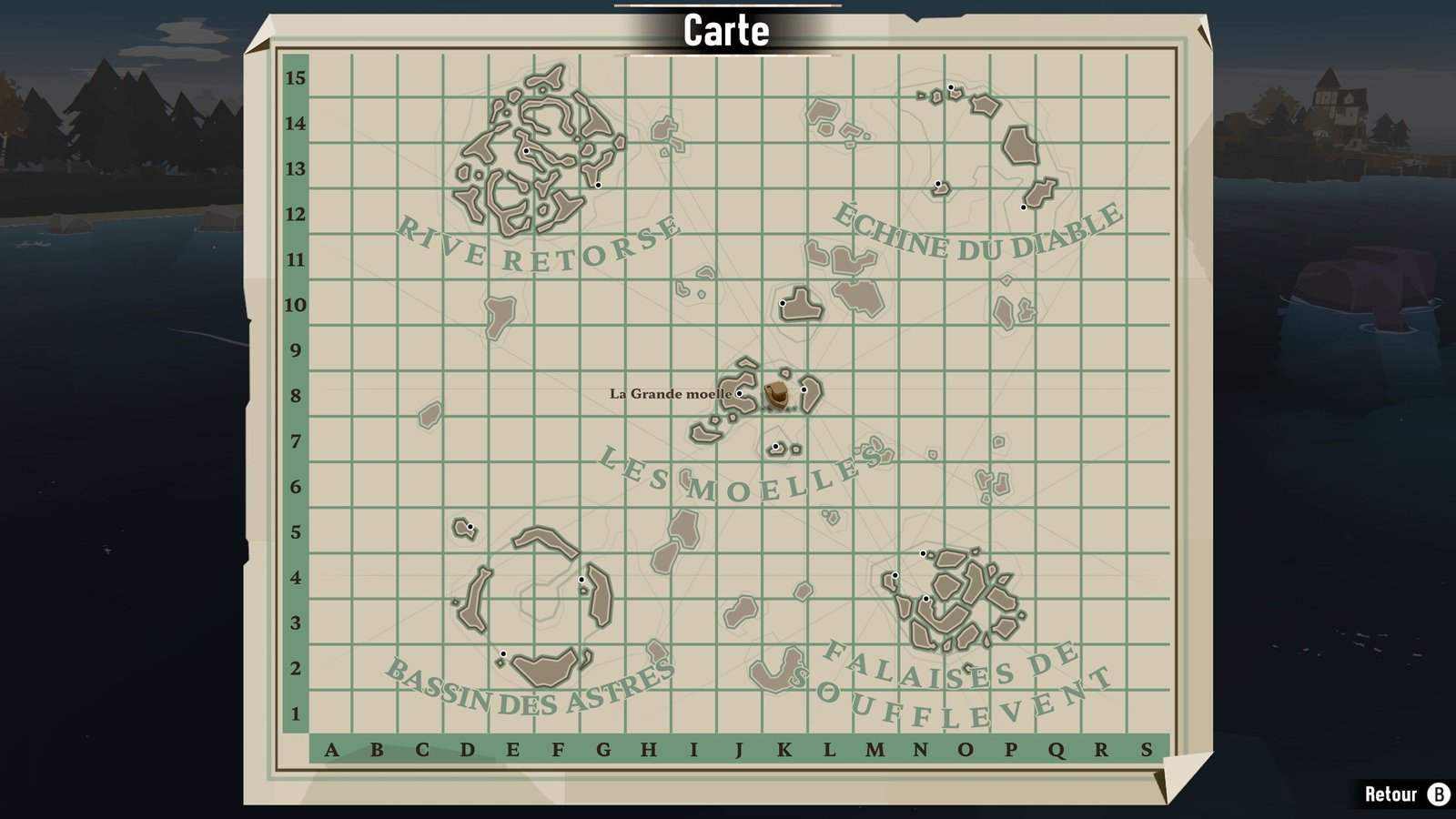Select the dock marker in grid K10

pyautogui.click(x=783, y=303)
